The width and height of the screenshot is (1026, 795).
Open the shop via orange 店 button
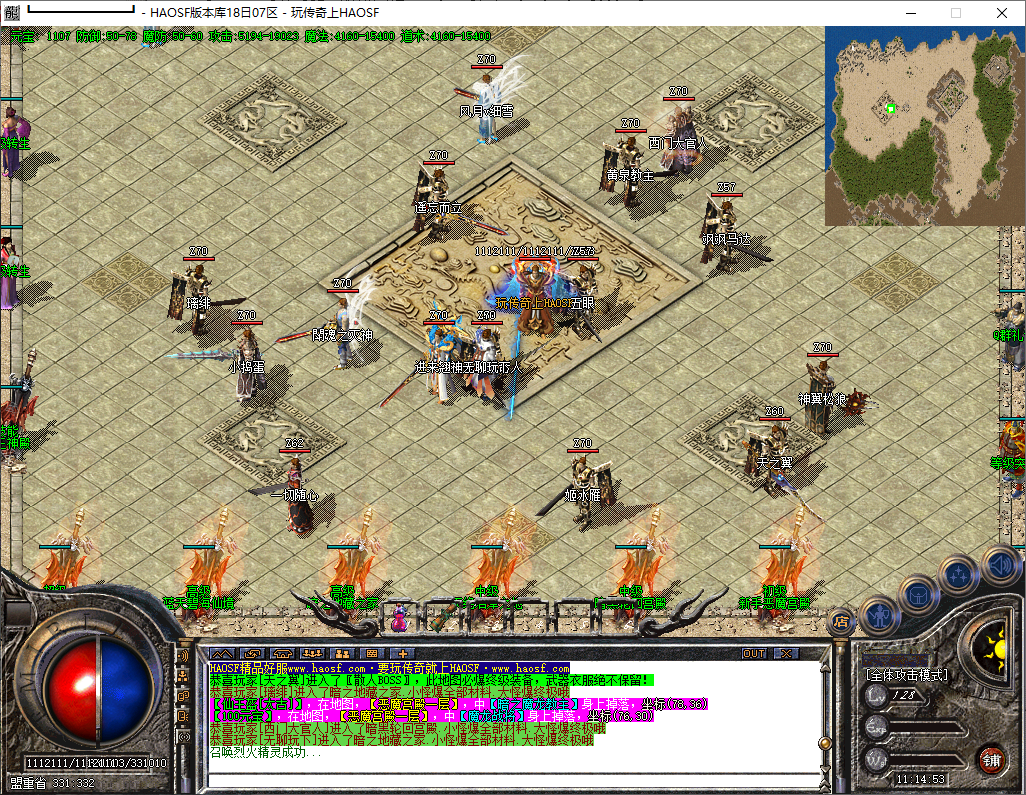[x=840, y=621]
